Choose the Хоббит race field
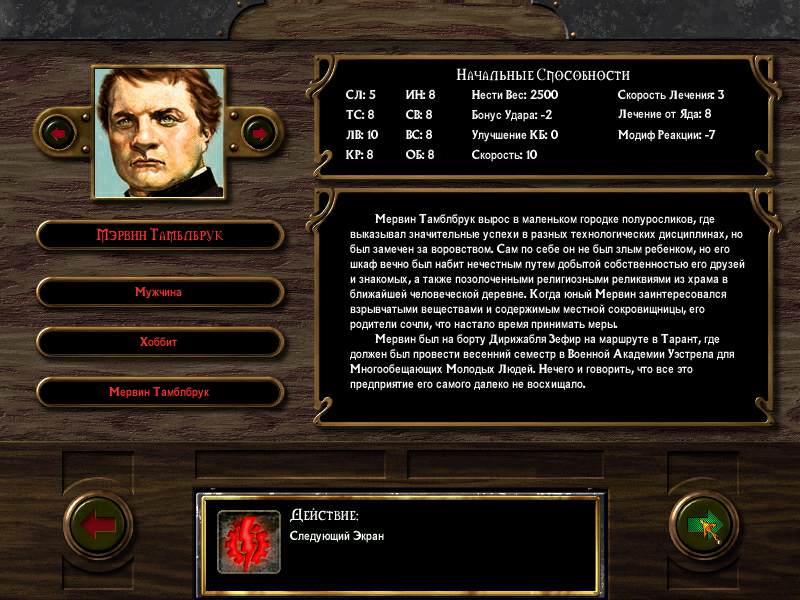 pos(159,342)
